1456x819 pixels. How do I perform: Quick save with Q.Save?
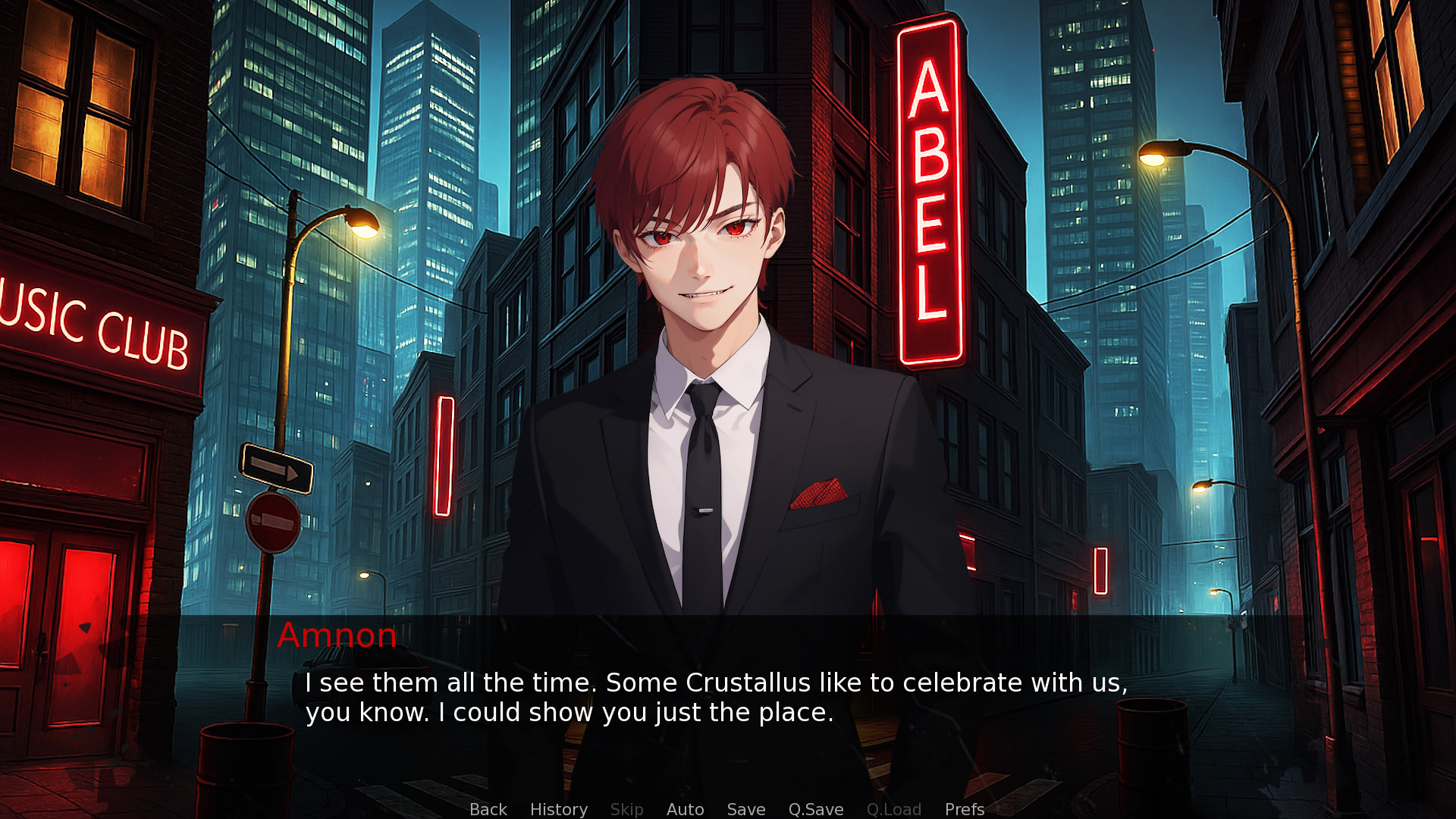815,809
